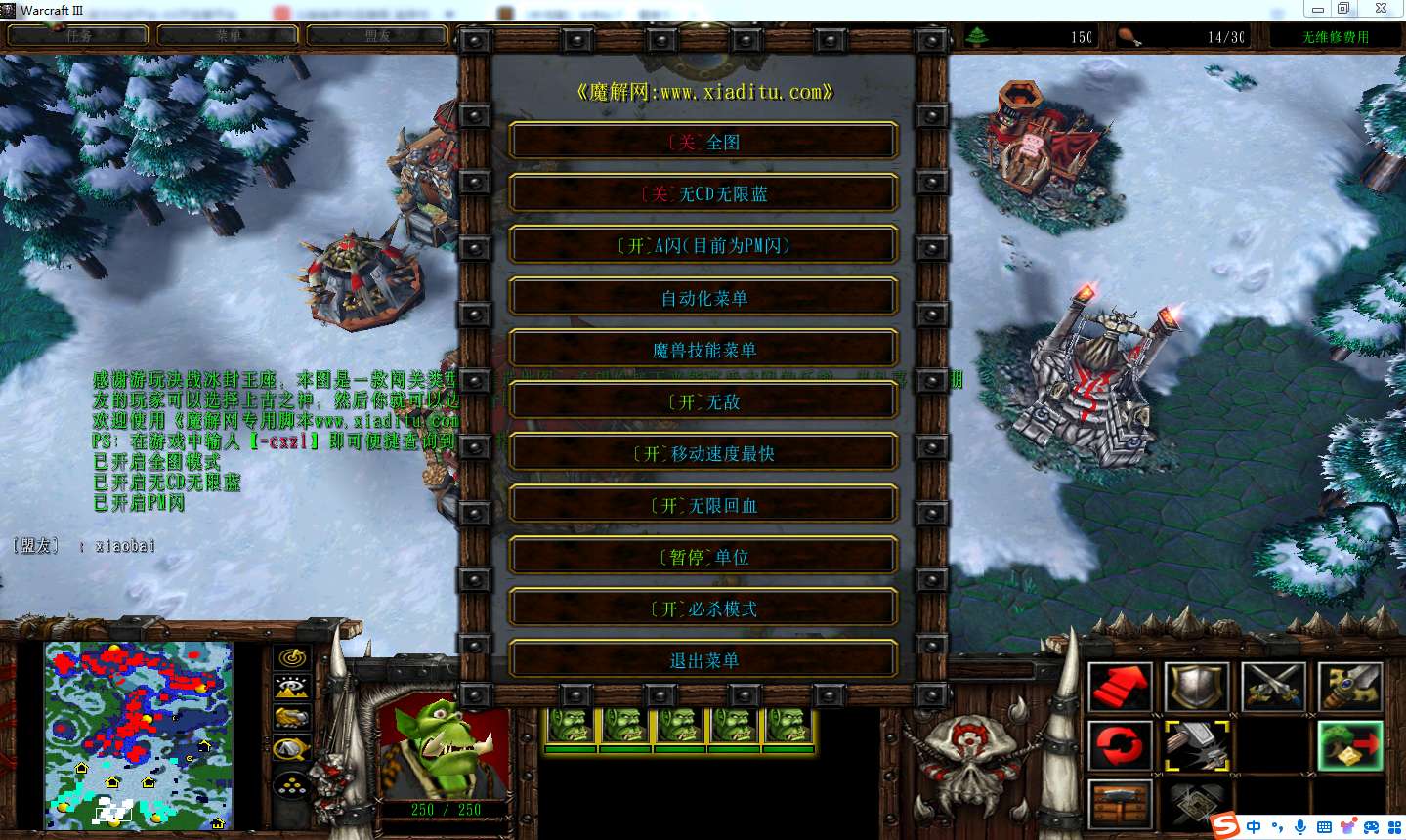
Task: Activate the hammer Repair command
Action: pyautogui.click(x=1197, y=746)
